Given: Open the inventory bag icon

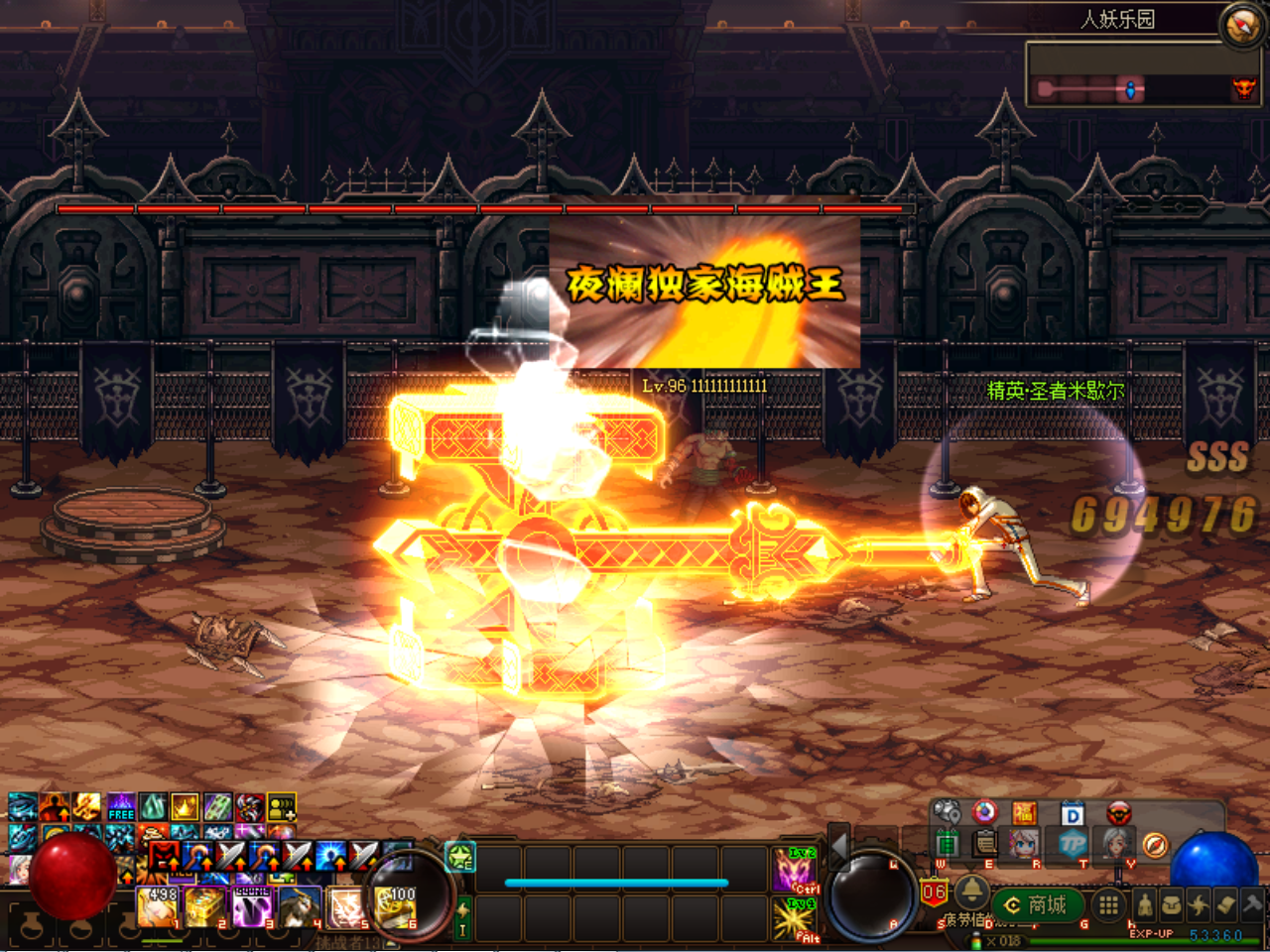Looking at the screenshot, I should [x=1172, y=905].
